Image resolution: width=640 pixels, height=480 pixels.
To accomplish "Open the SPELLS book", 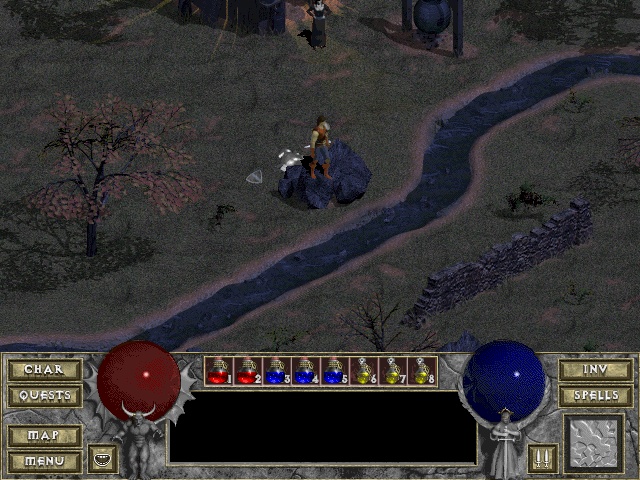I will click(x=595, y=395).
